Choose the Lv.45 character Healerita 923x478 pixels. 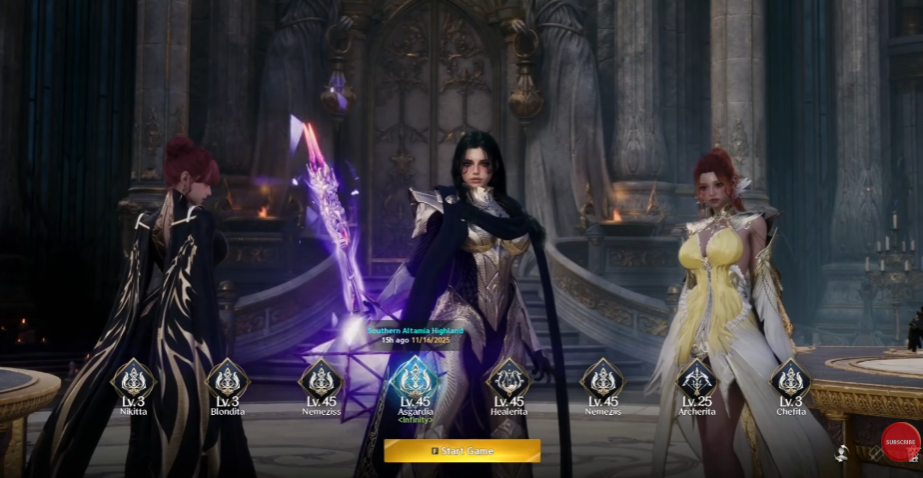click(x=508, y=379)
